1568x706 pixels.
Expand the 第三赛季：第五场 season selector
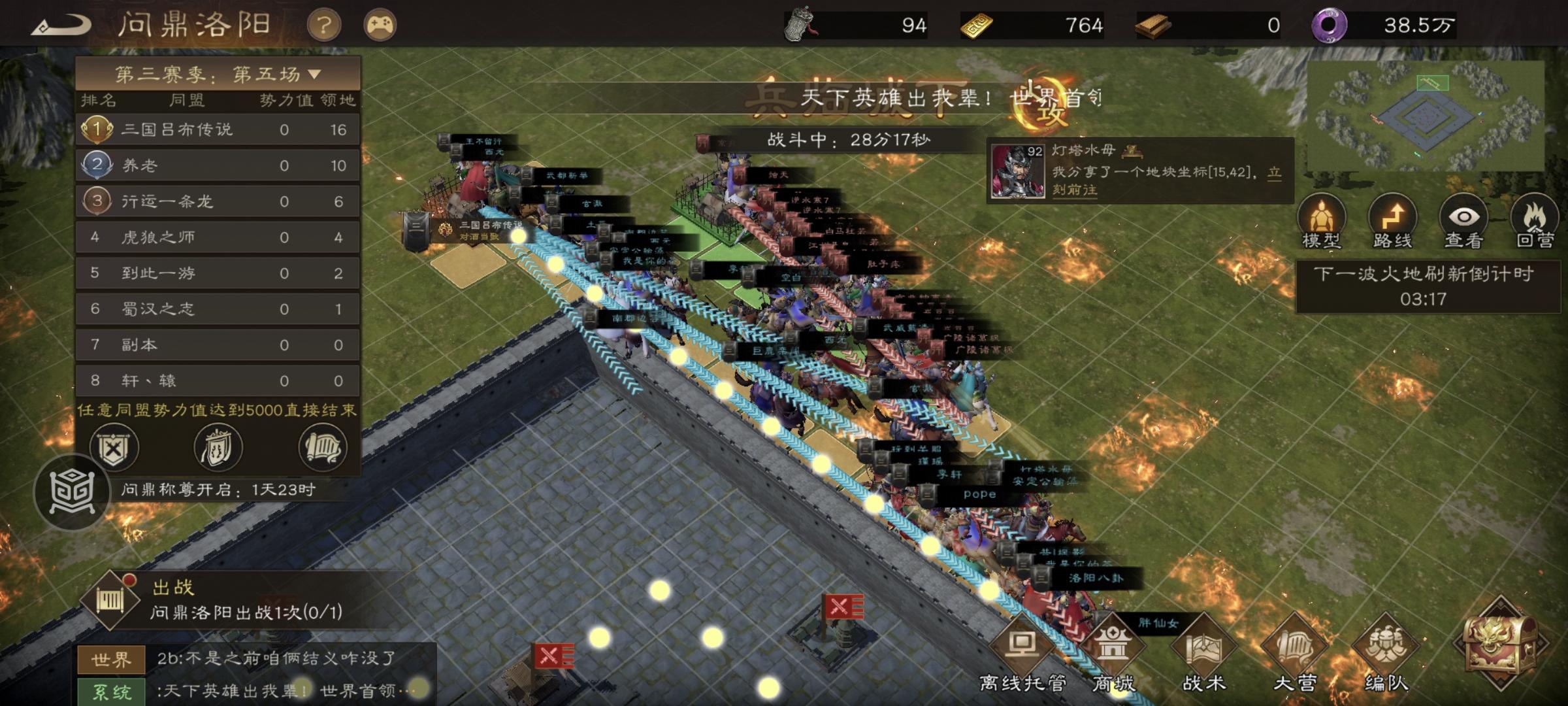coord(216,73)
